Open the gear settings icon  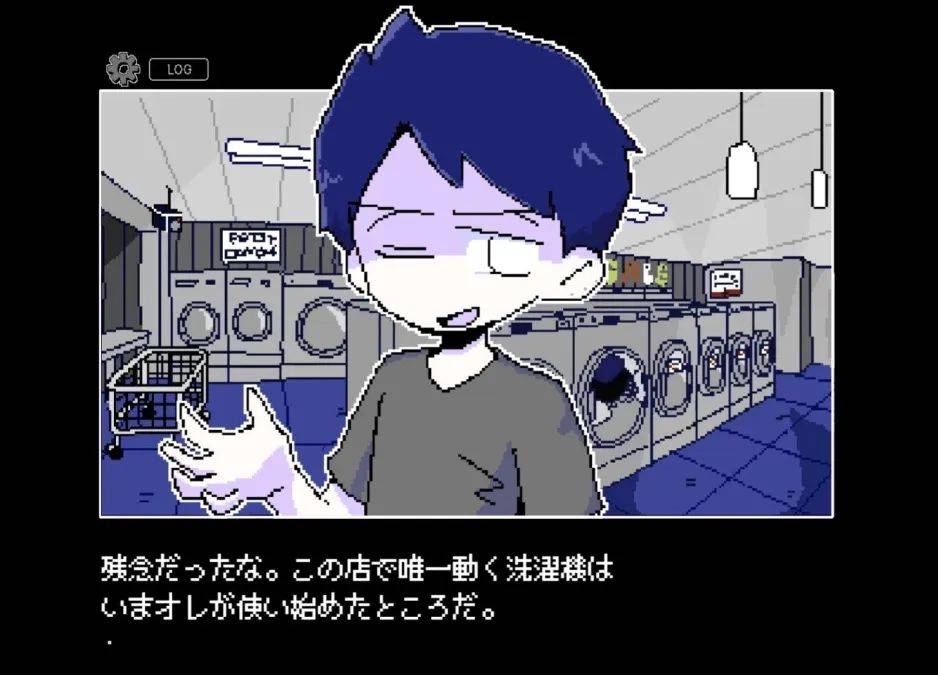pos(122,69)
